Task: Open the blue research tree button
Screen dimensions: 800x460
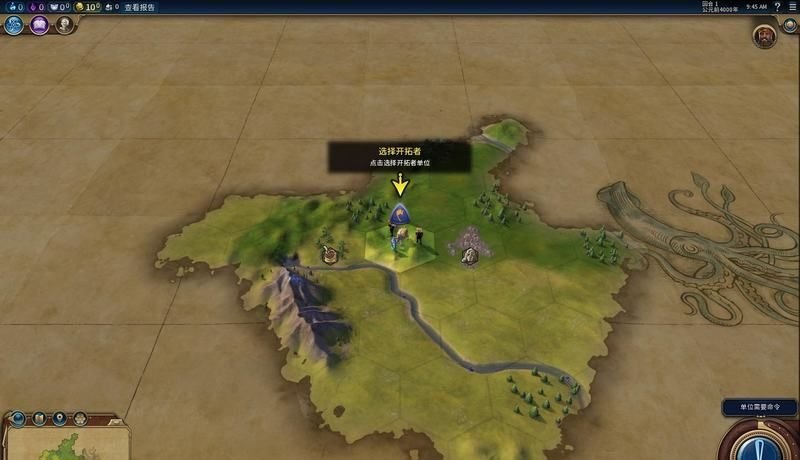Action: pyautogui.click(x=14, y=25)
